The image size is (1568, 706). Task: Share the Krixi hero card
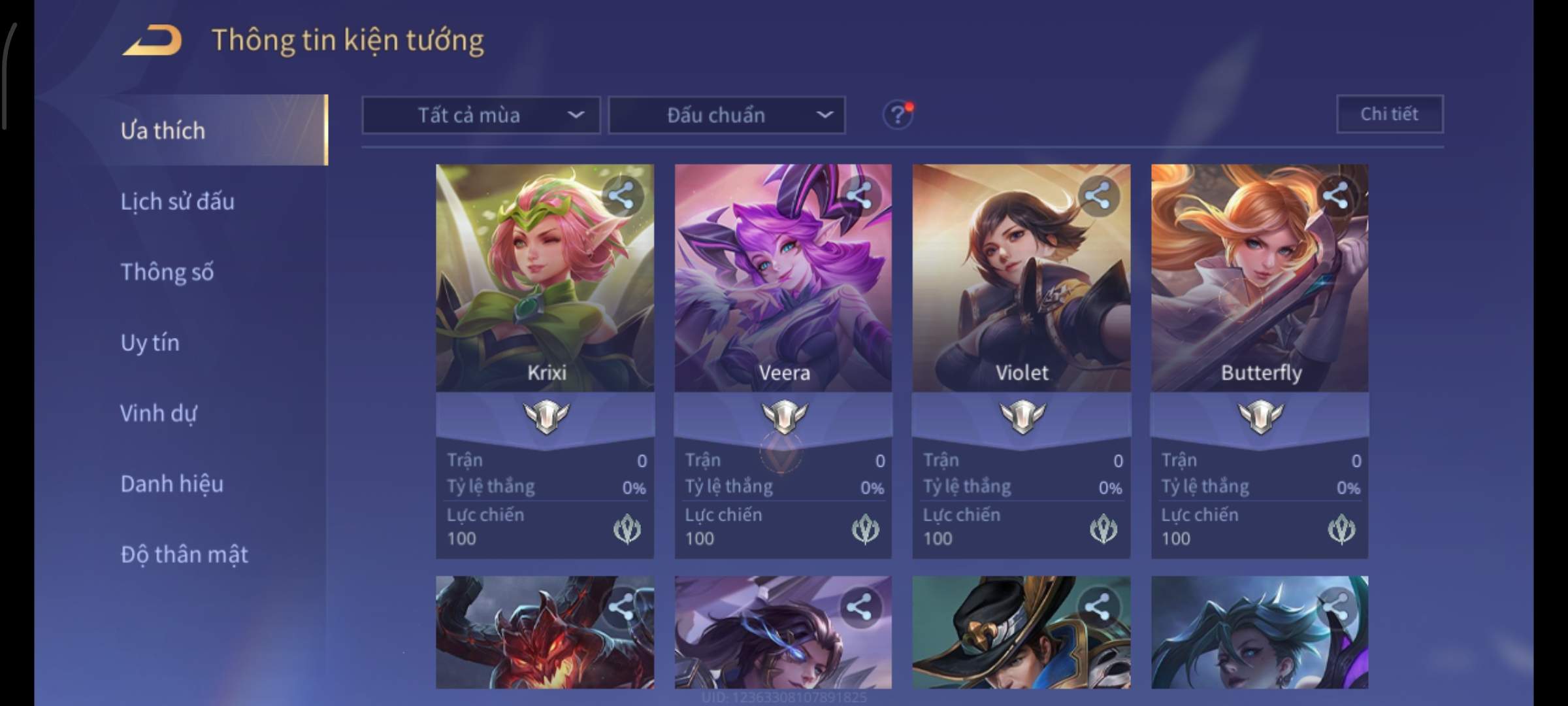tap(621, 195)
